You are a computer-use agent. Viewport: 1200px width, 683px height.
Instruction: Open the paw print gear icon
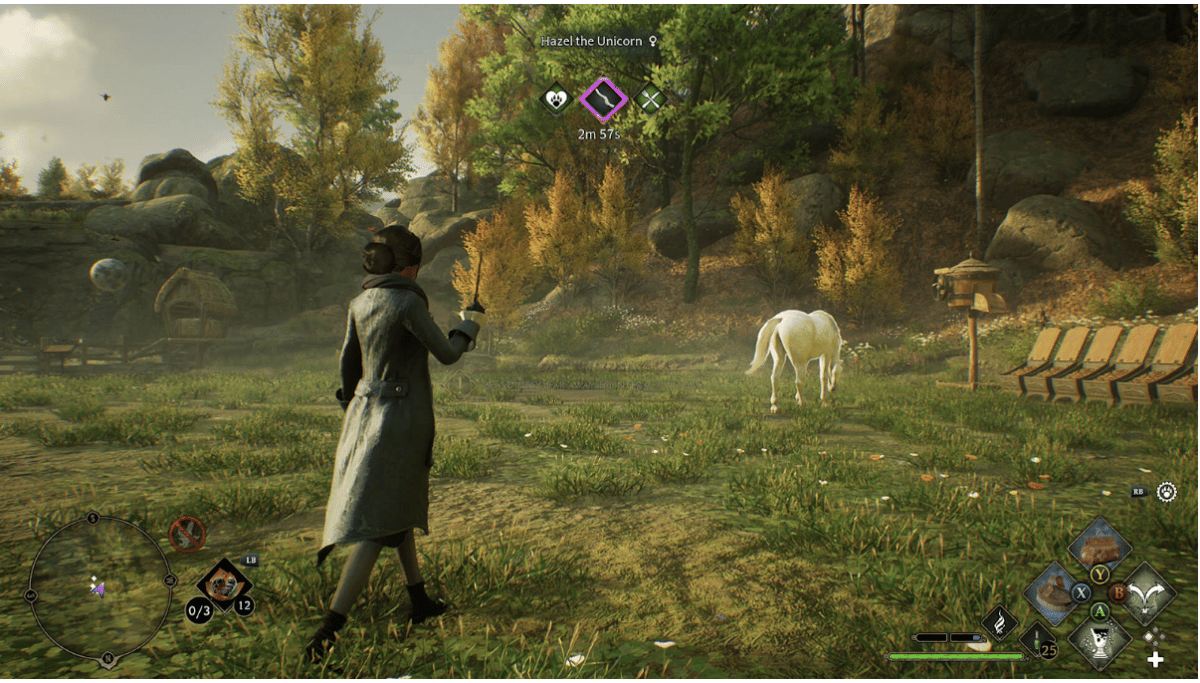click(1165, 492)
